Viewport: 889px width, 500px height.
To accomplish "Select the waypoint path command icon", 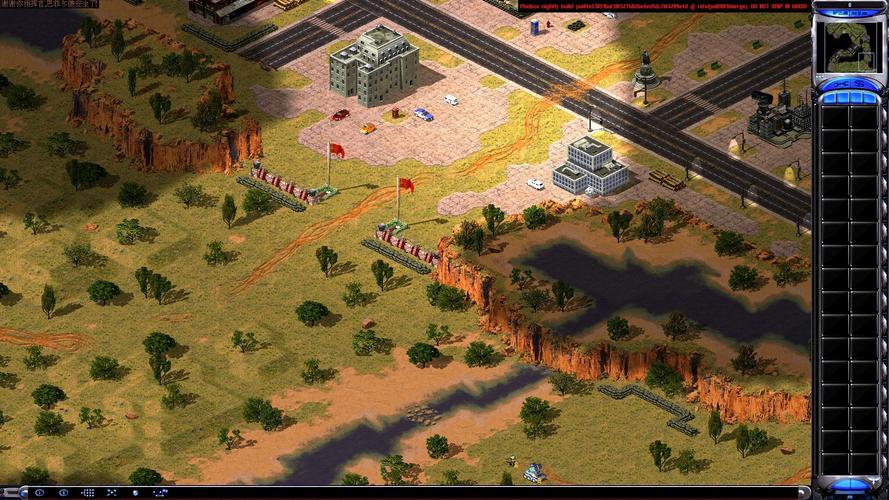I will click(x=160, y=493).
